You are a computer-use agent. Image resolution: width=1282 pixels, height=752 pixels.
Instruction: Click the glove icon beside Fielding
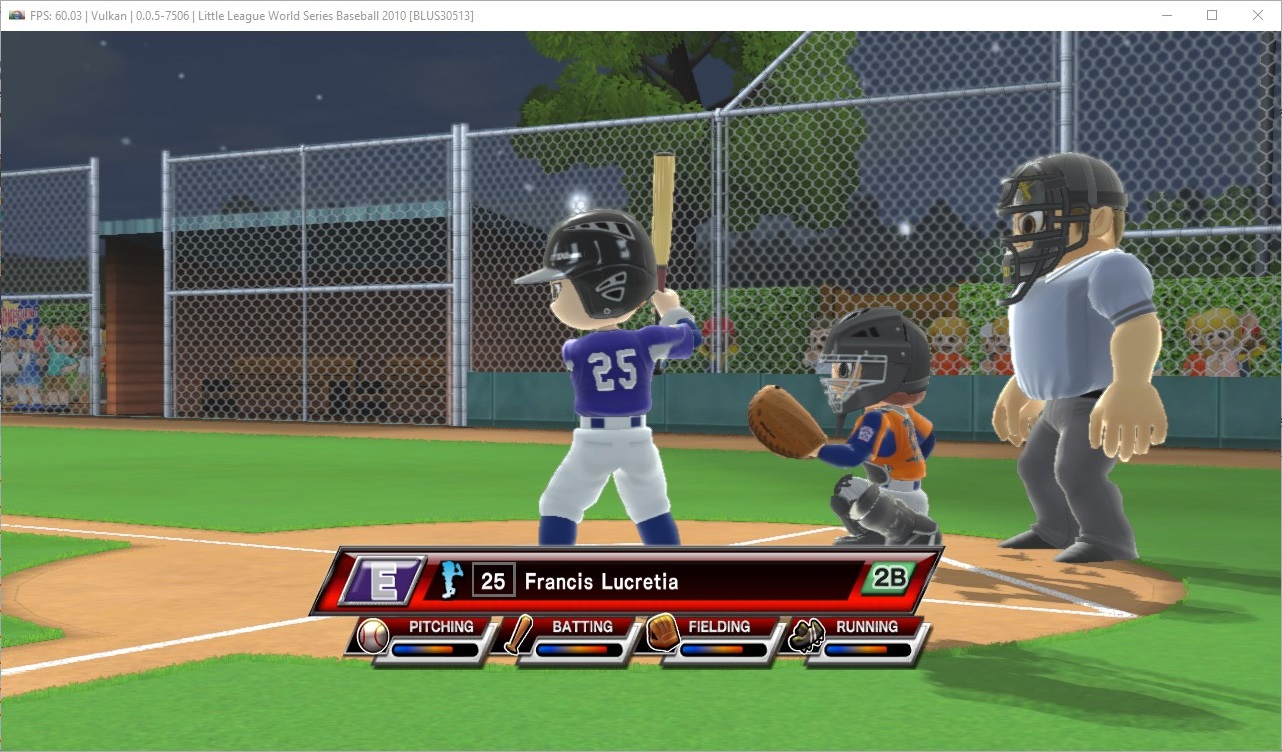[662, 634]
